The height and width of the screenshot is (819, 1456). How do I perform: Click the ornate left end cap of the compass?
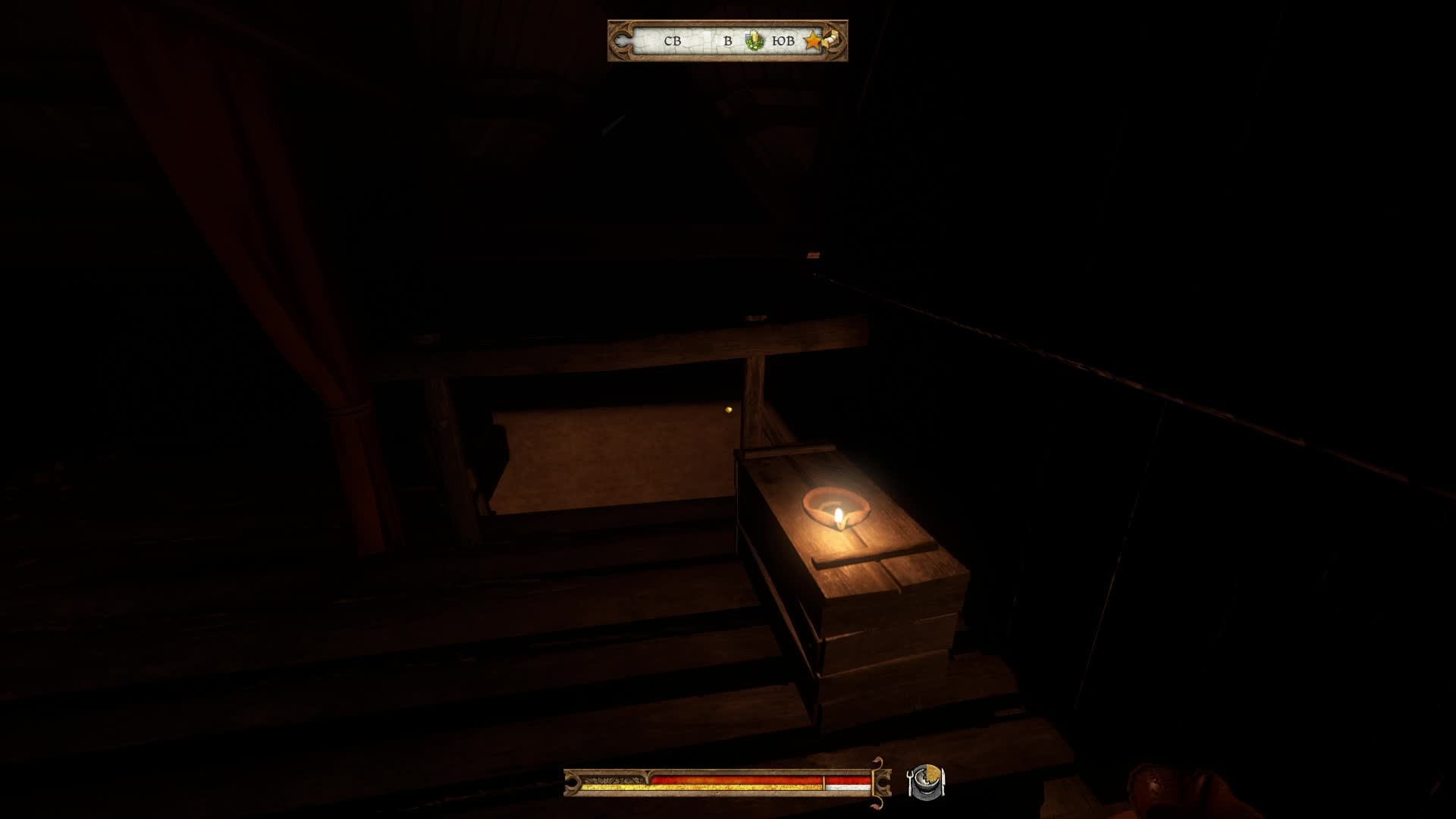pyautogui.click(x=620, y=39)
